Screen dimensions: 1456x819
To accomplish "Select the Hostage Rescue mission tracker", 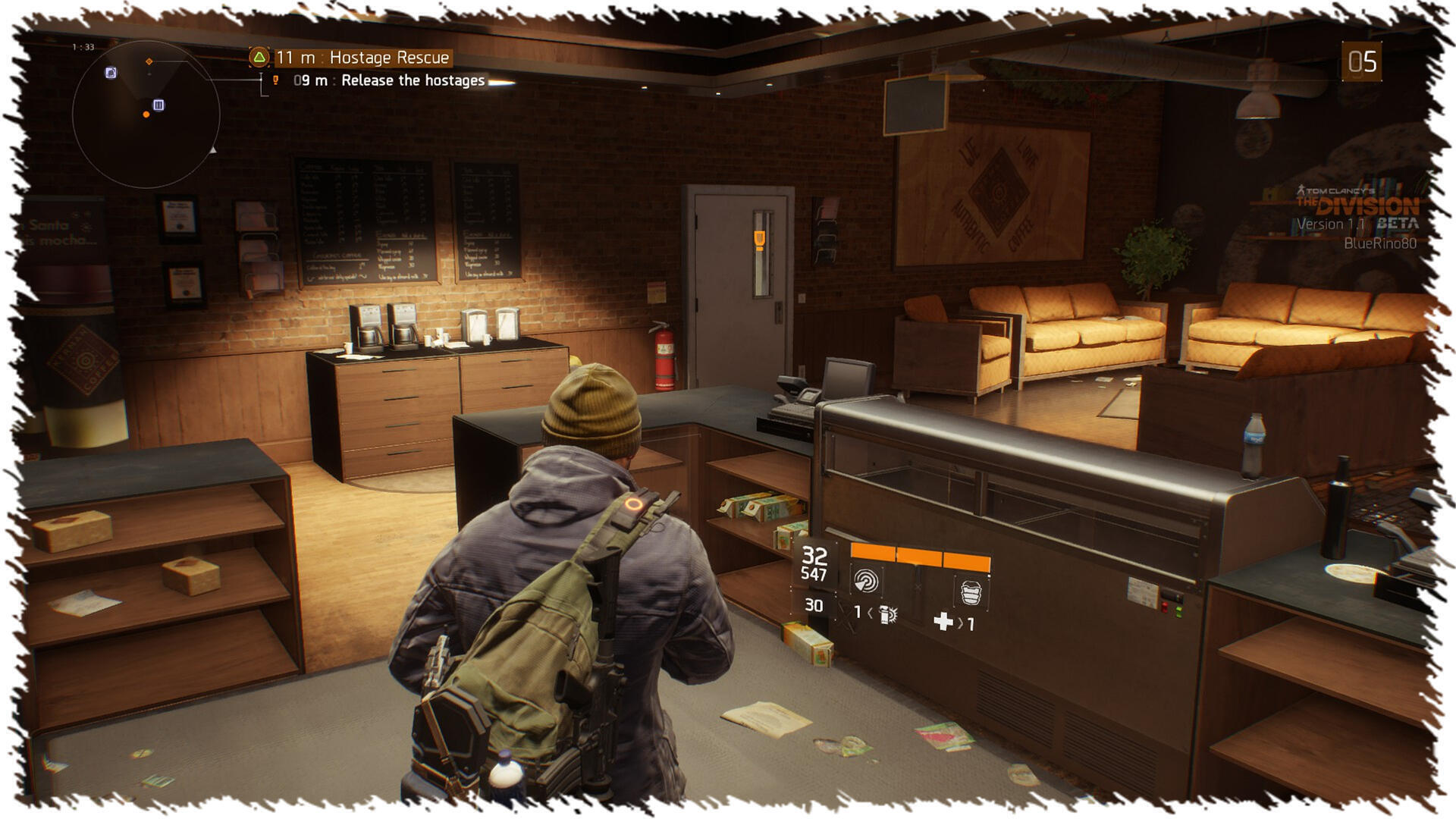I will coord(362,58).
